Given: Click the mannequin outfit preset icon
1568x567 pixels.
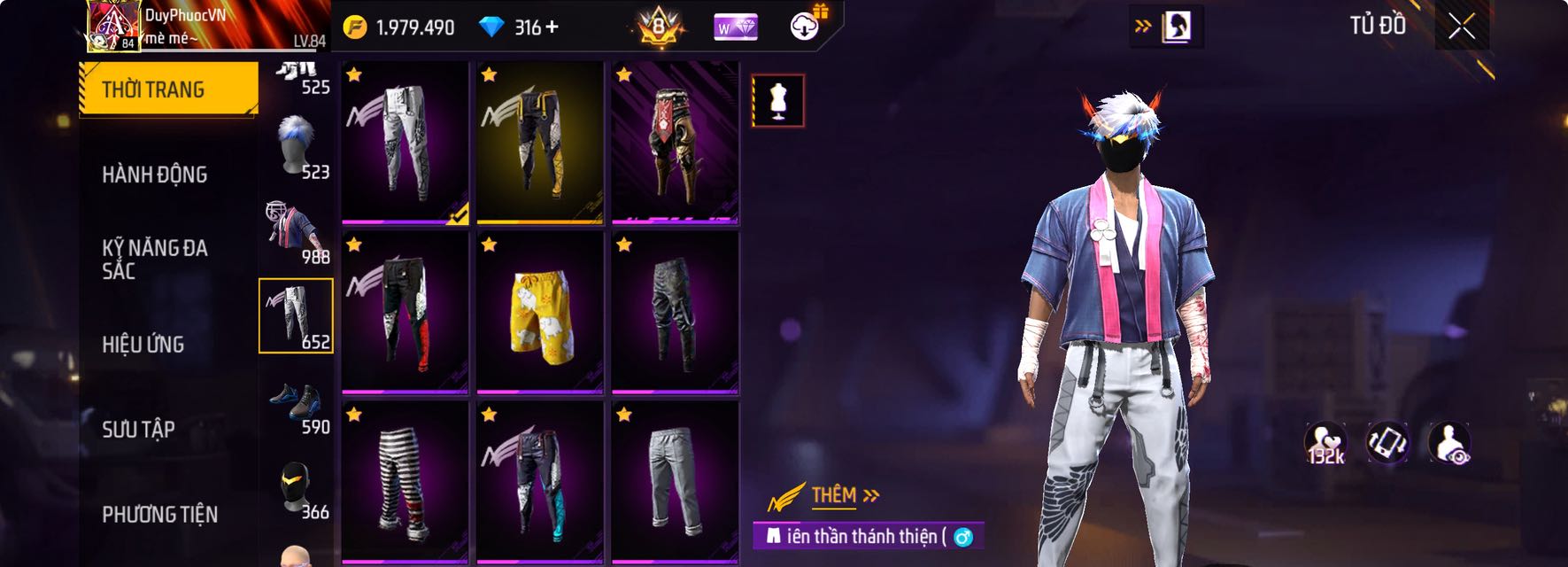Looking at the screenshot, I should tap(777, 101).
